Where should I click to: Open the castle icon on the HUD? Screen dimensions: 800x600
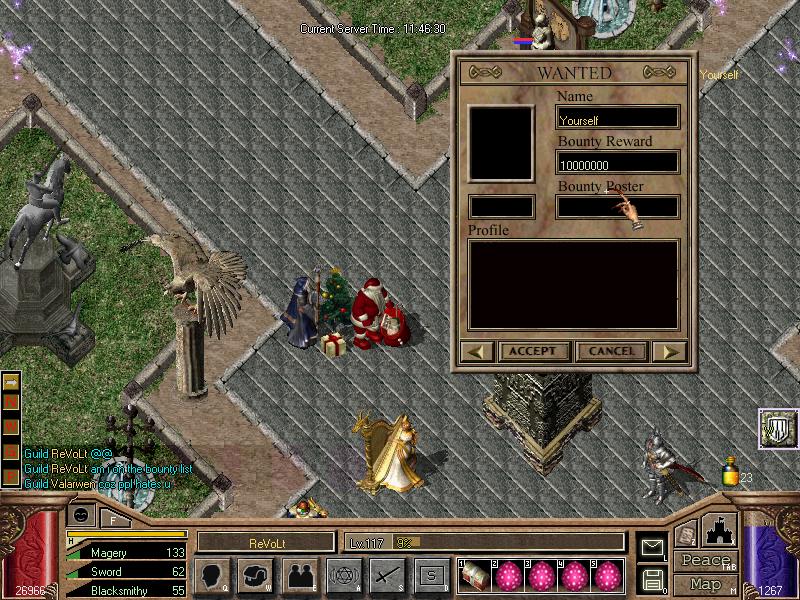tap(720, 530)
